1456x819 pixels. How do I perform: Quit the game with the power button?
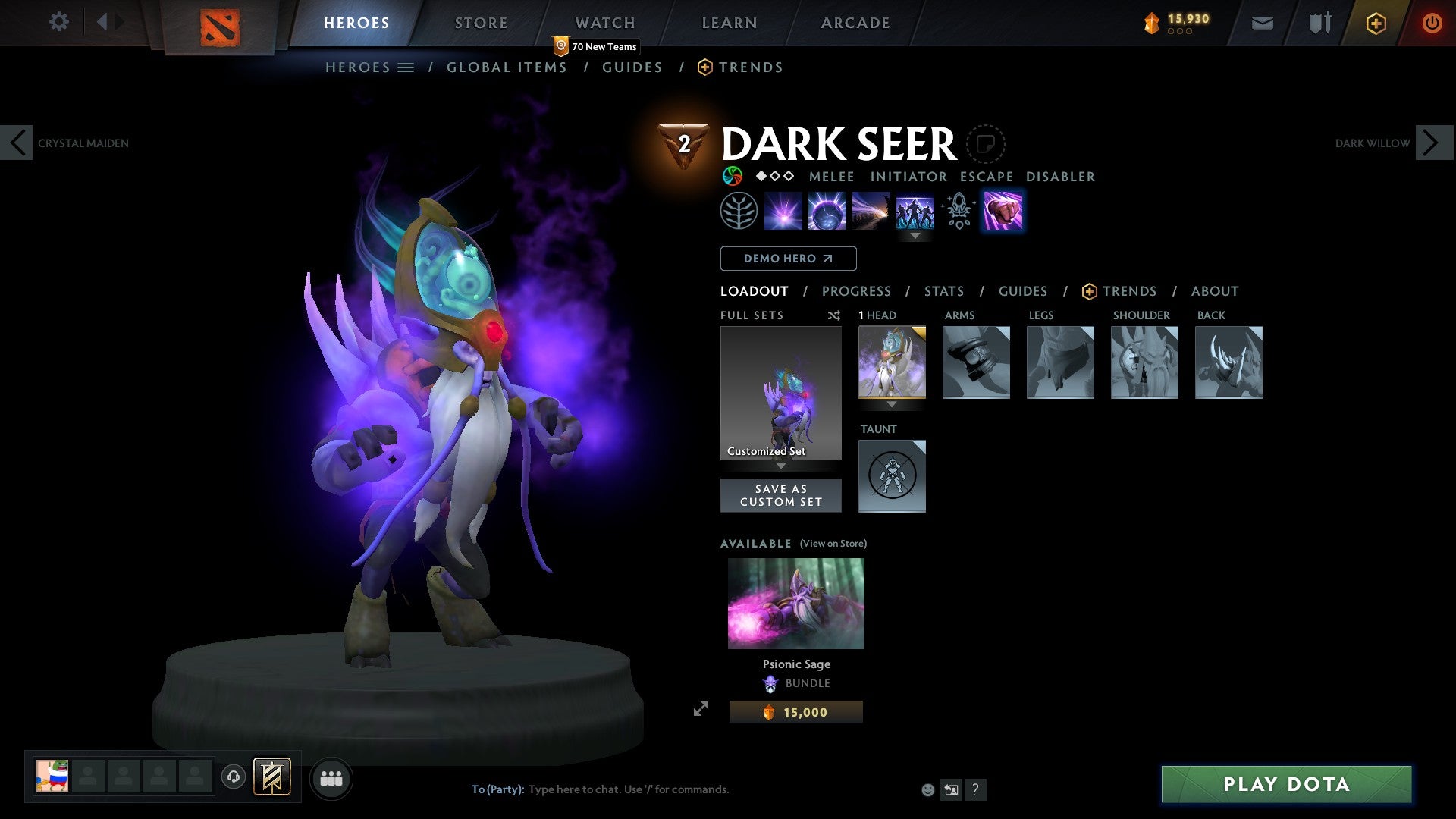(x=1432, y=23)
